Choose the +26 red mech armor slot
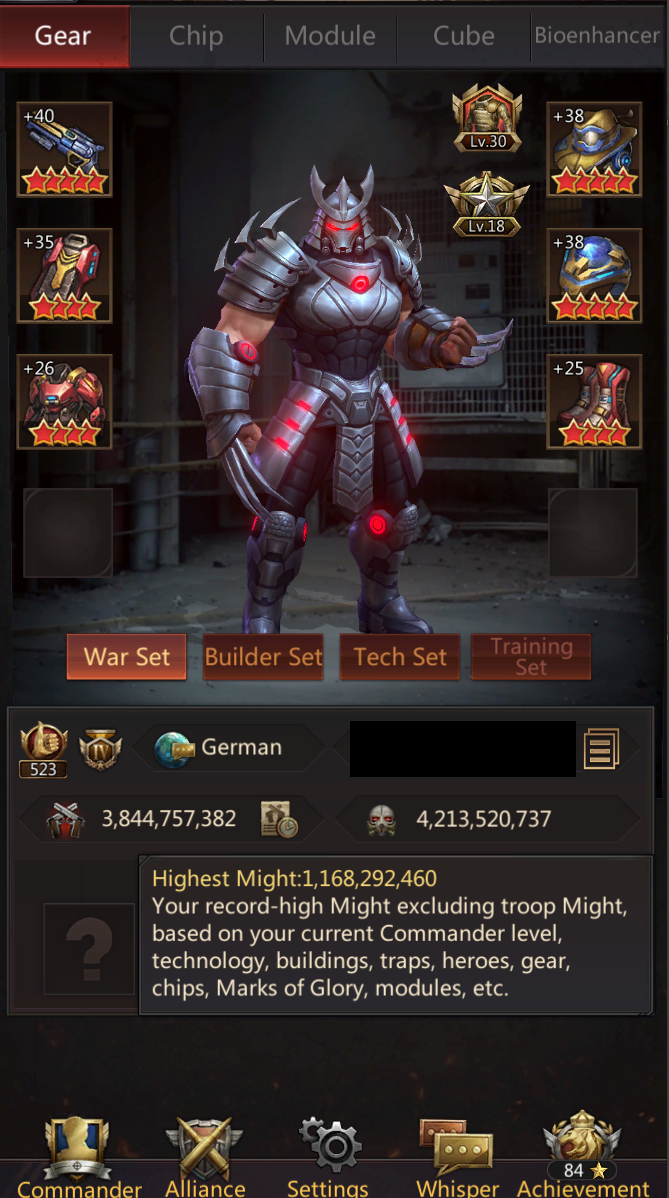 tap(65, 401)
